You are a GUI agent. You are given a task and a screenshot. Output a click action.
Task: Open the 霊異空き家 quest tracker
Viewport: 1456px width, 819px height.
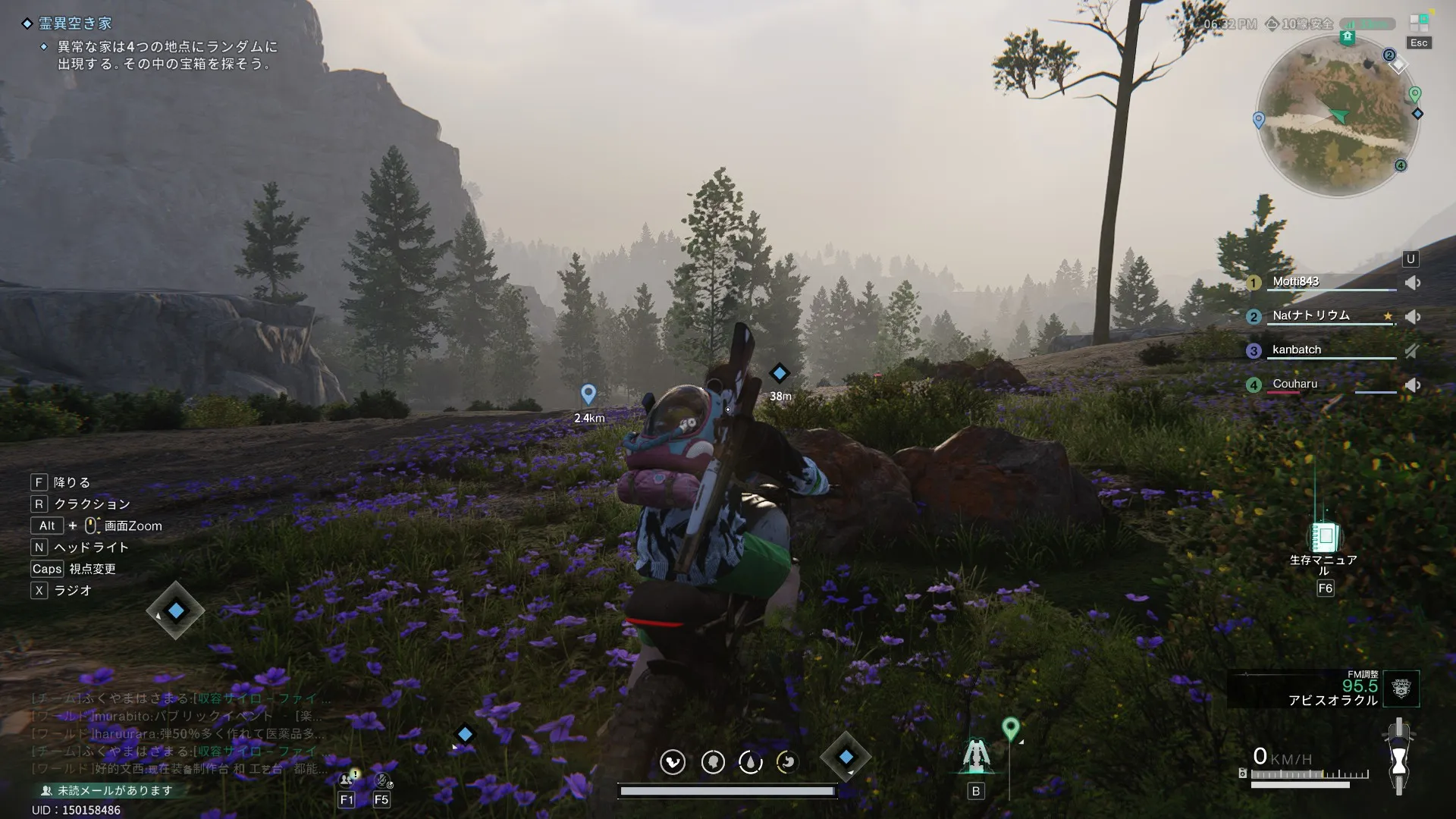tap(74, 24)
